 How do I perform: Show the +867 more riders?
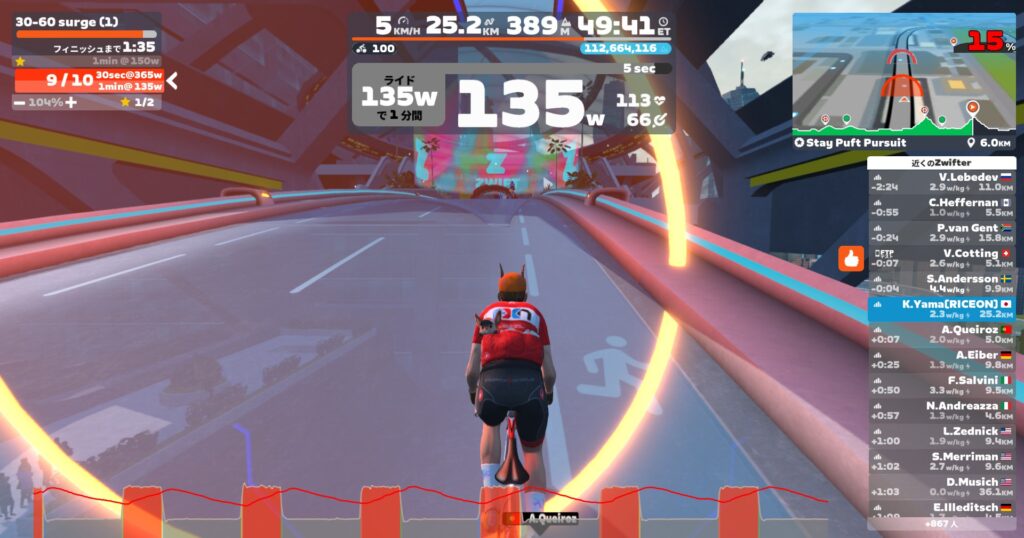[x=941, y=523]
